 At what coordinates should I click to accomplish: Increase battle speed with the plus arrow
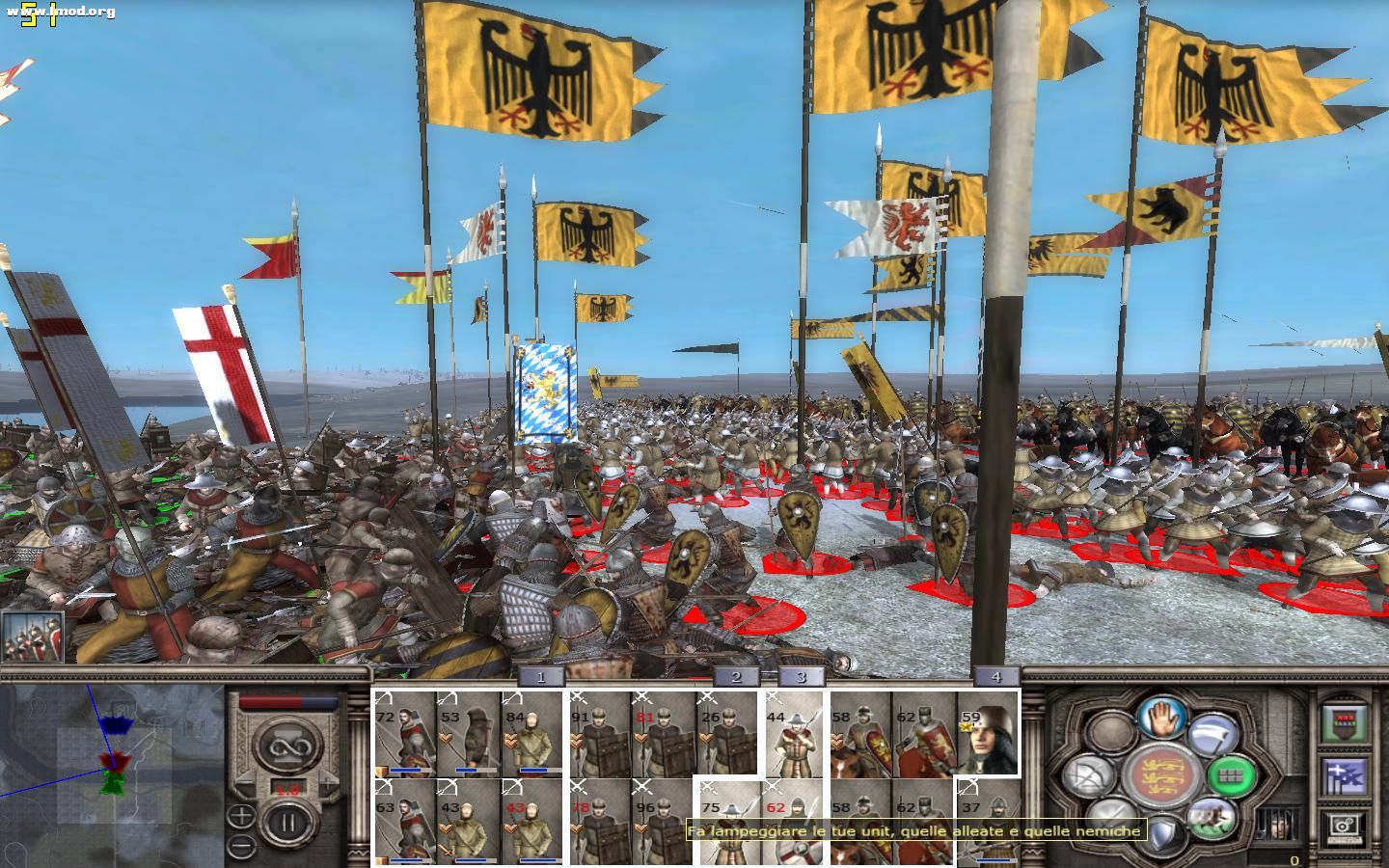point(328,783)
